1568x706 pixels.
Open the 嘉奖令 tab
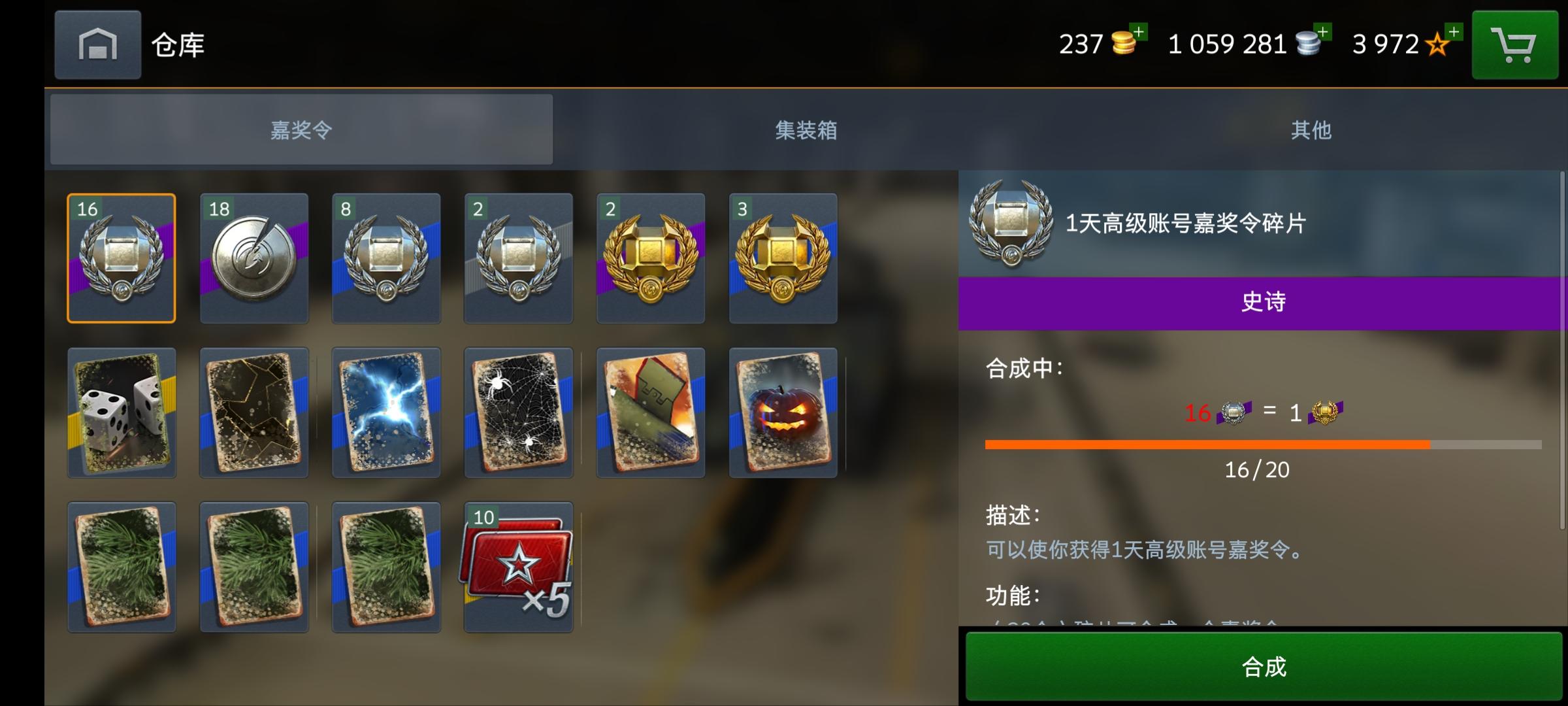(302, 130)
